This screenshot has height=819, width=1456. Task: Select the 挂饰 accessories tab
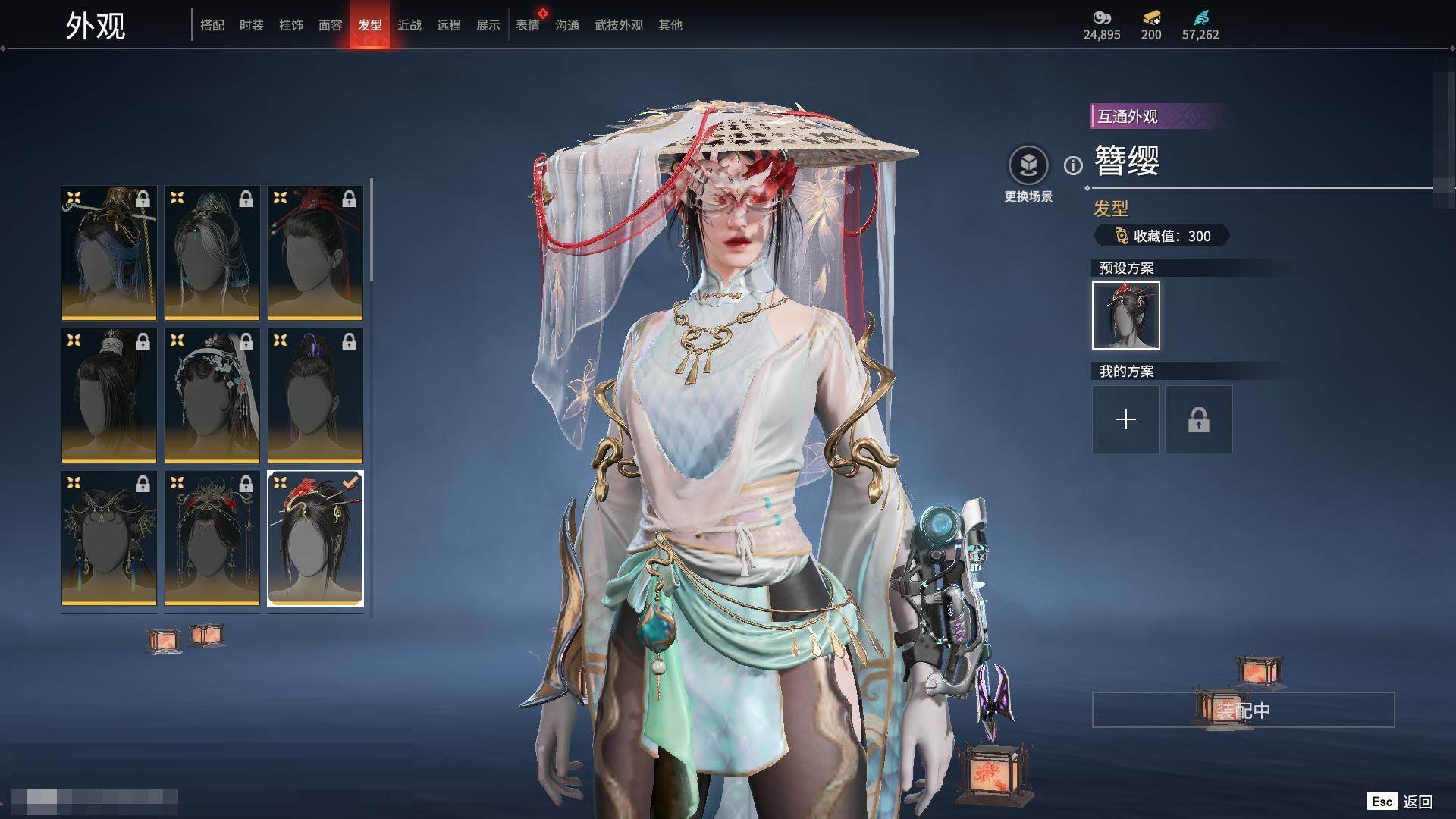(291, 25)
